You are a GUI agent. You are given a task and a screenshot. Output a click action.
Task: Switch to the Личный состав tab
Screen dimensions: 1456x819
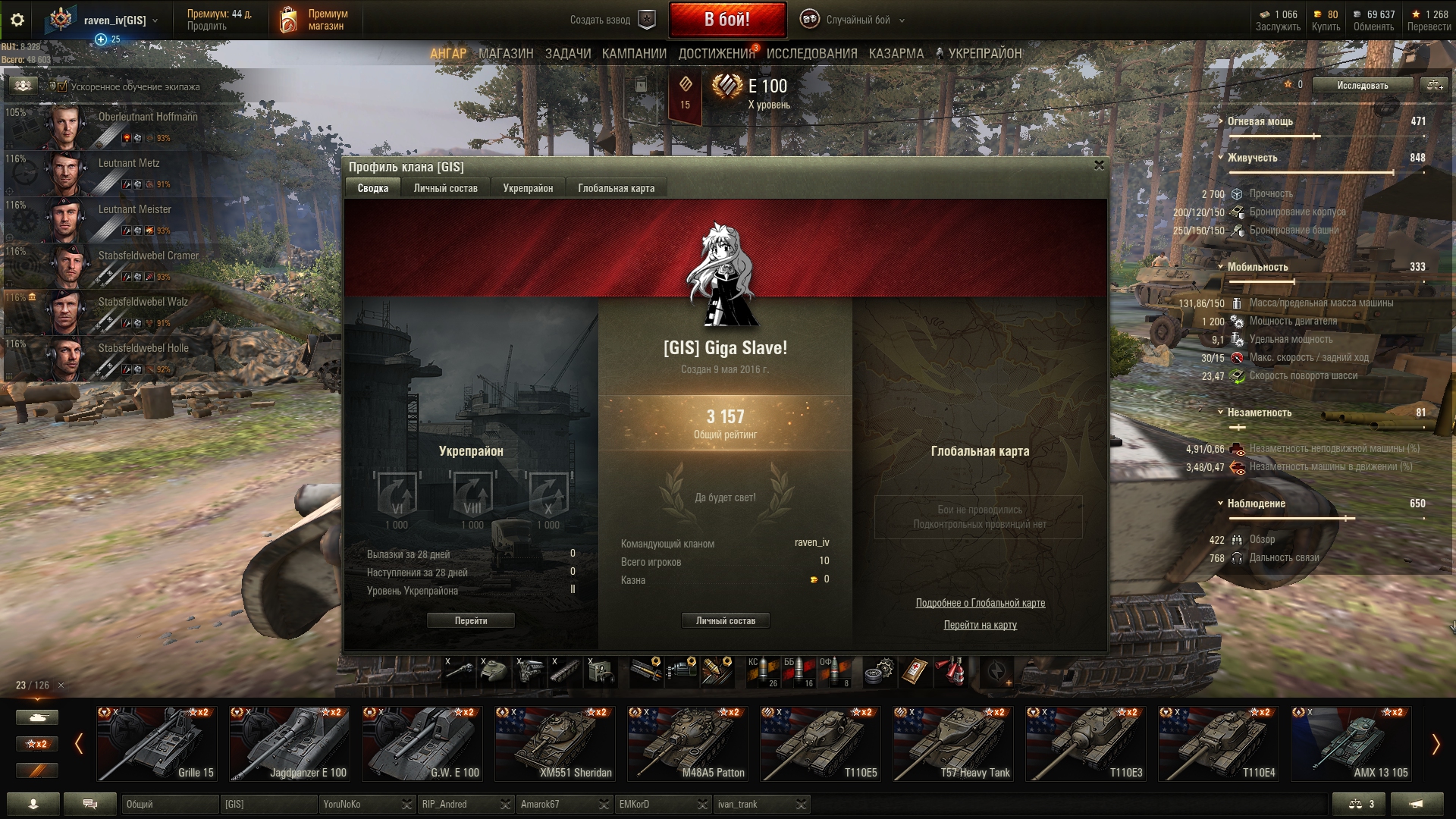click(445, 188)
